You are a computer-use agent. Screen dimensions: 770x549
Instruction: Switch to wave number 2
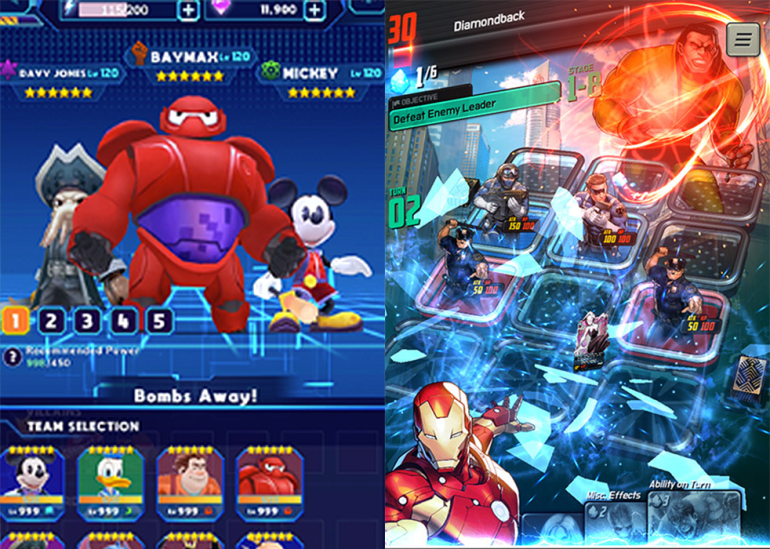[x=52, y=321]
